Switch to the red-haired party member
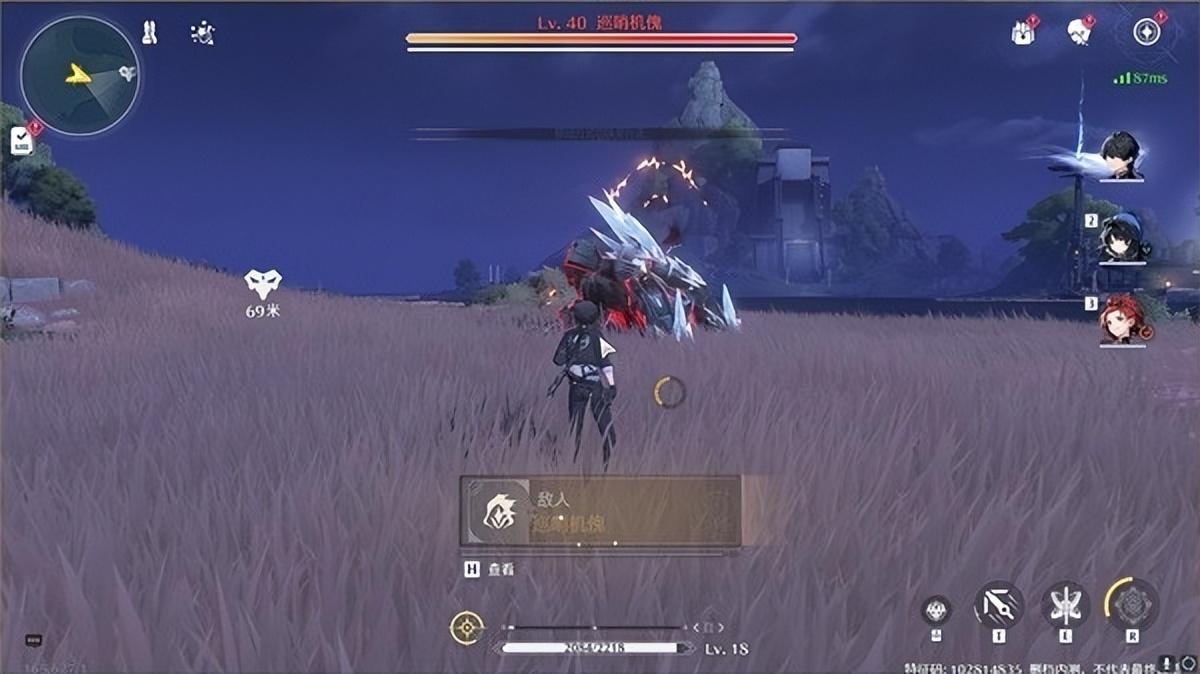1200x674 pixels. 1121,320
